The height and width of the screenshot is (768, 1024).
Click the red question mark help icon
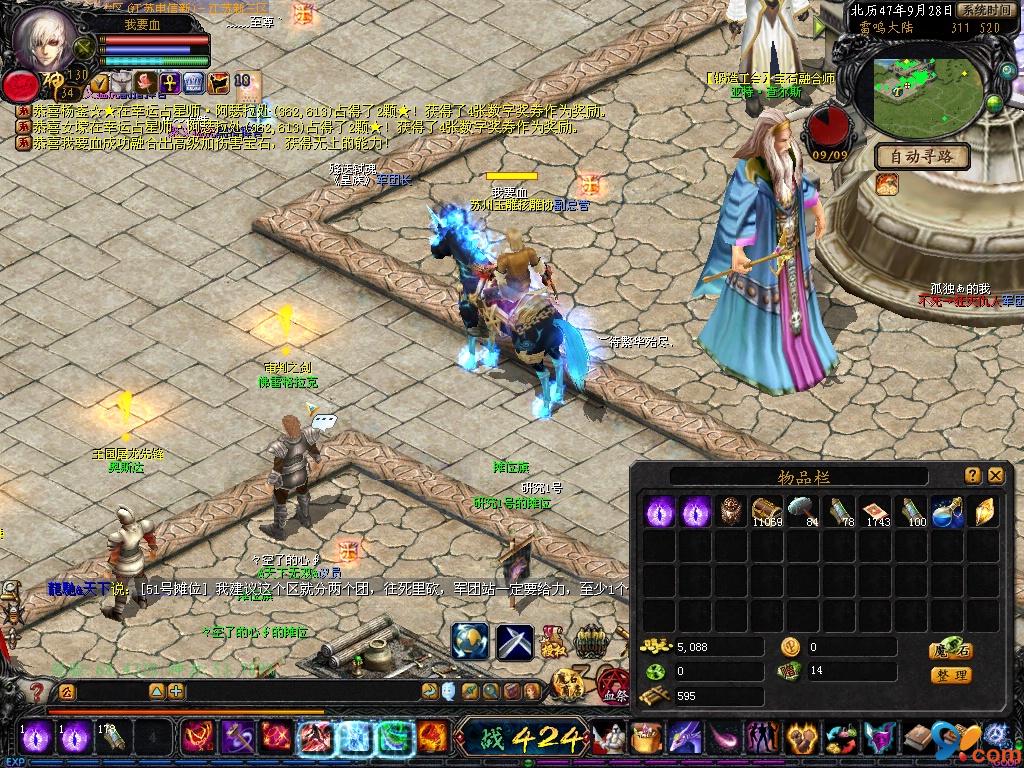click(37, 692)
